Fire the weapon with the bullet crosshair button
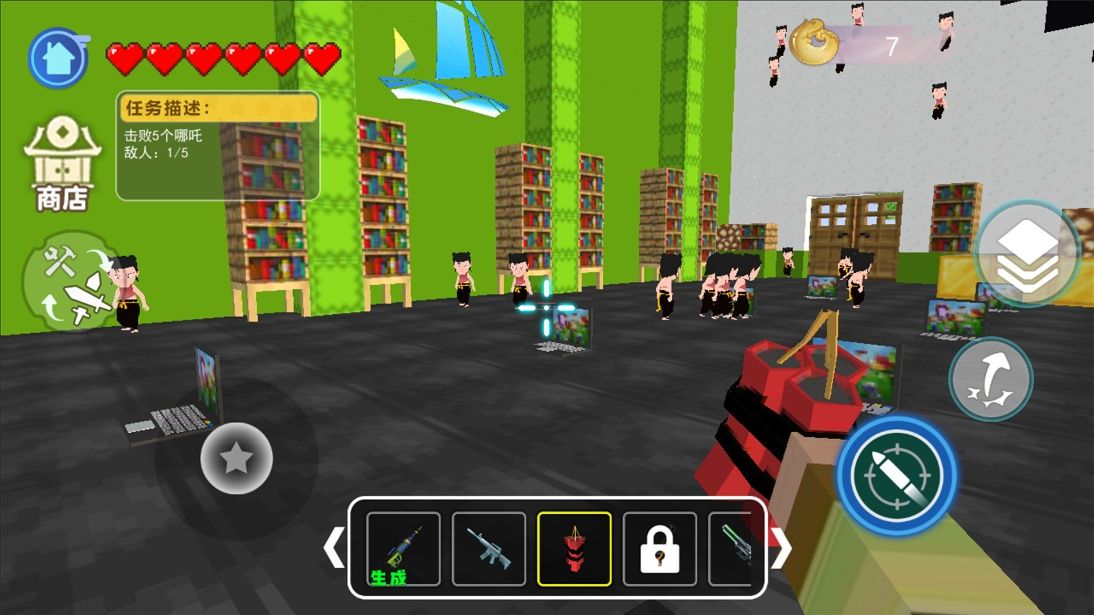This screenshot has height=615, width=1094. coord(897,476)
